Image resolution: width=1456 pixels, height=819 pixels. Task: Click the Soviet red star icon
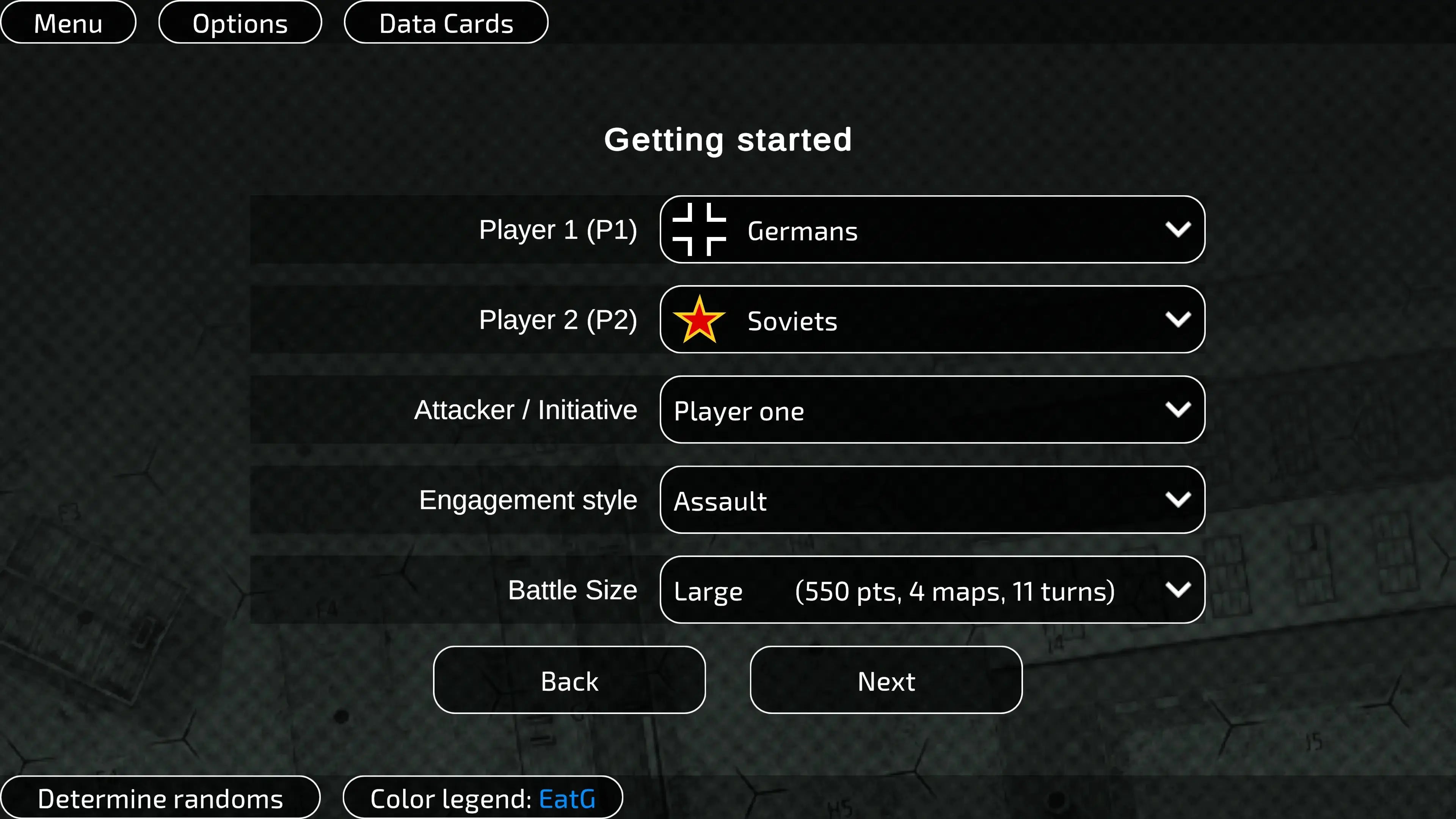699,320
